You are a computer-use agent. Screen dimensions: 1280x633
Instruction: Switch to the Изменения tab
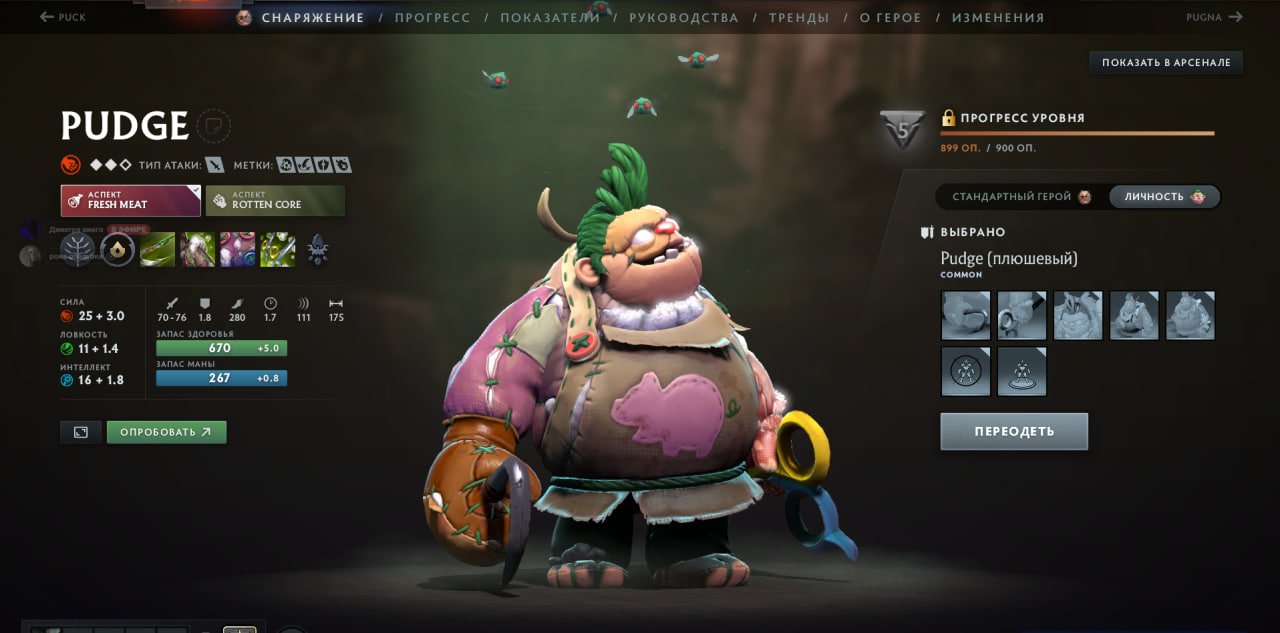pos(997,18)
